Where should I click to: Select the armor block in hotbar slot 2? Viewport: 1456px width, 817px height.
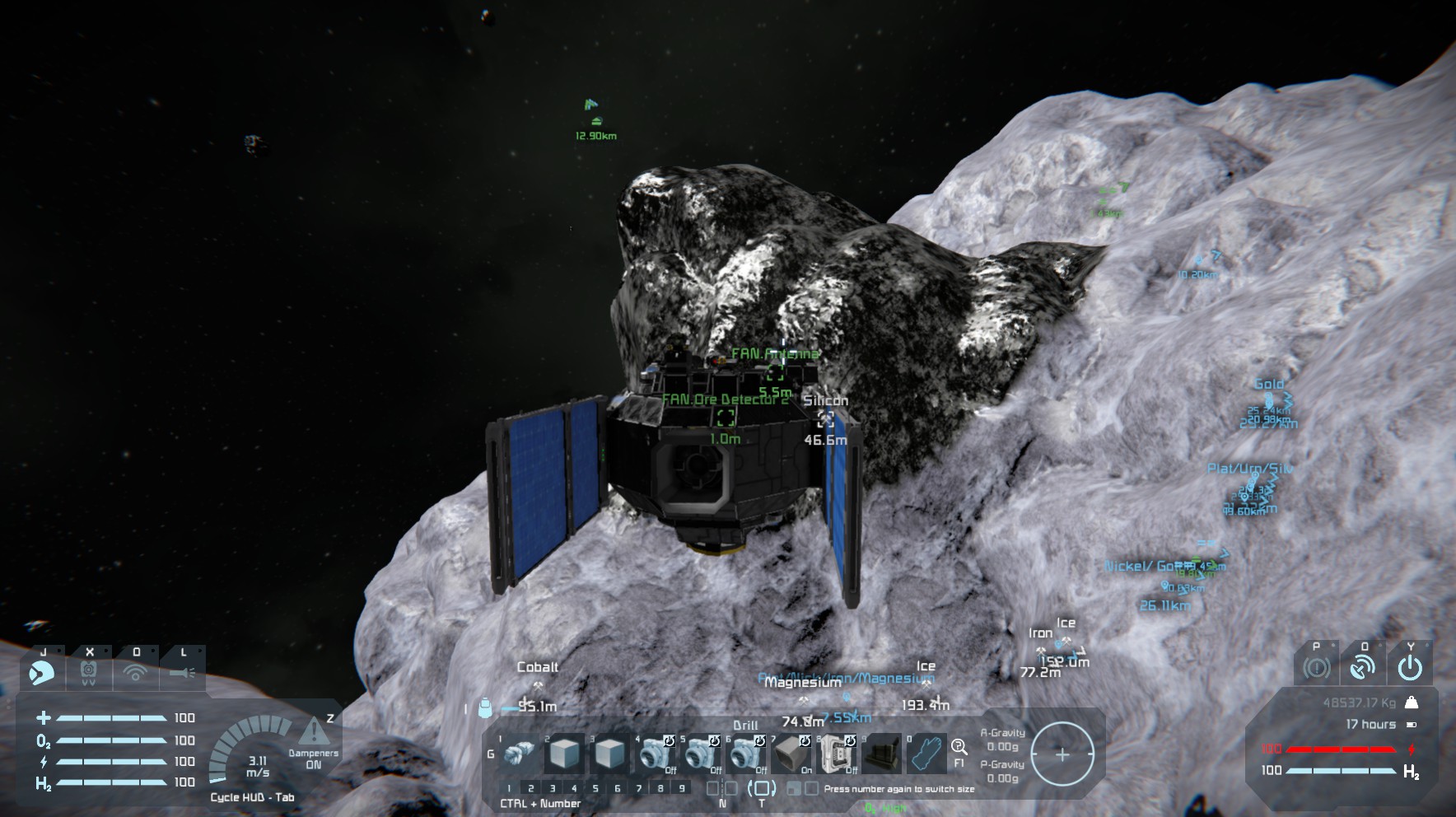tap(566, 754)
